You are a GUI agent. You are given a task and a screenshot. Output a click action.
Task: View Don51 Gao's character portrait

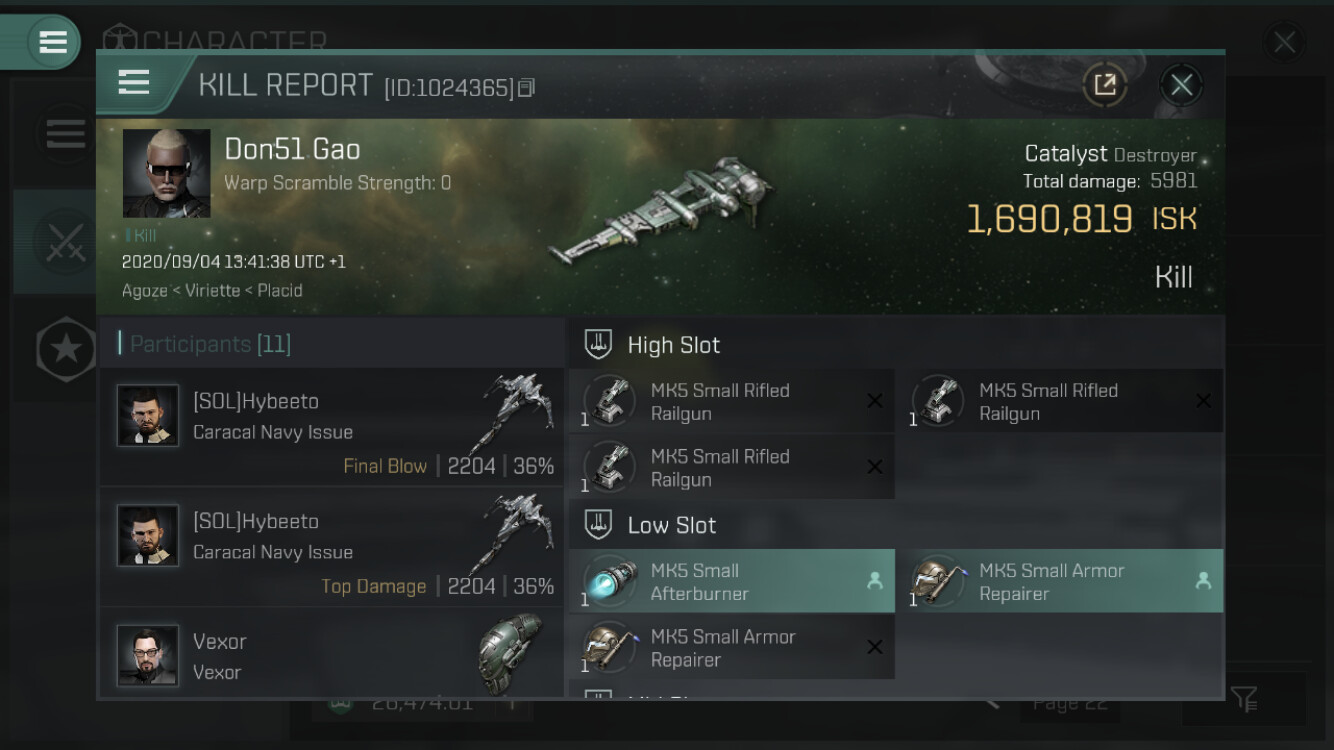click(166, 173)
